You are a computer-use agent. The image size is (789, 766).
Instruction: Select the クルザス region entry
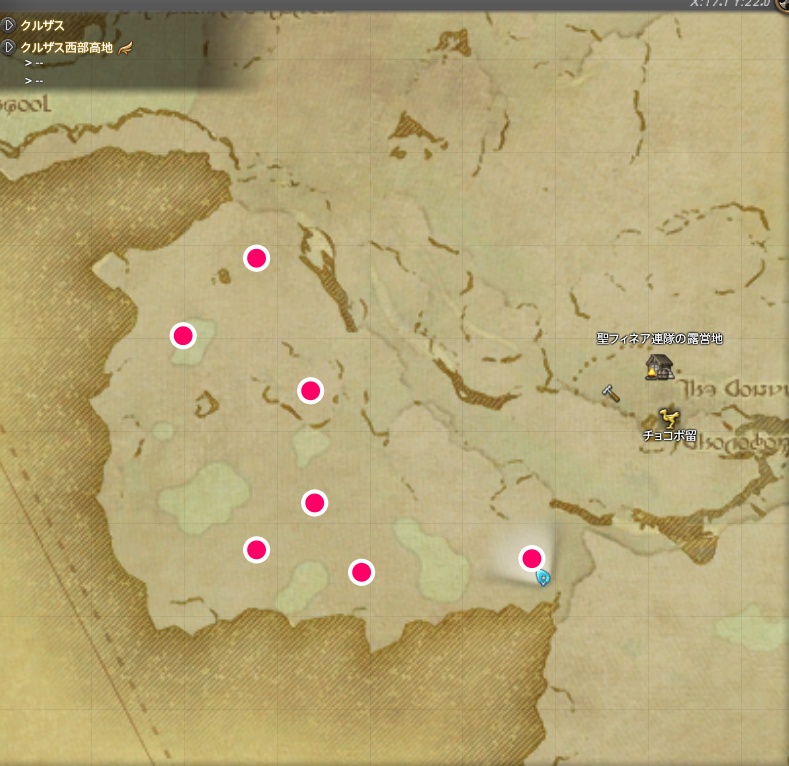click(x=42, y=25)
